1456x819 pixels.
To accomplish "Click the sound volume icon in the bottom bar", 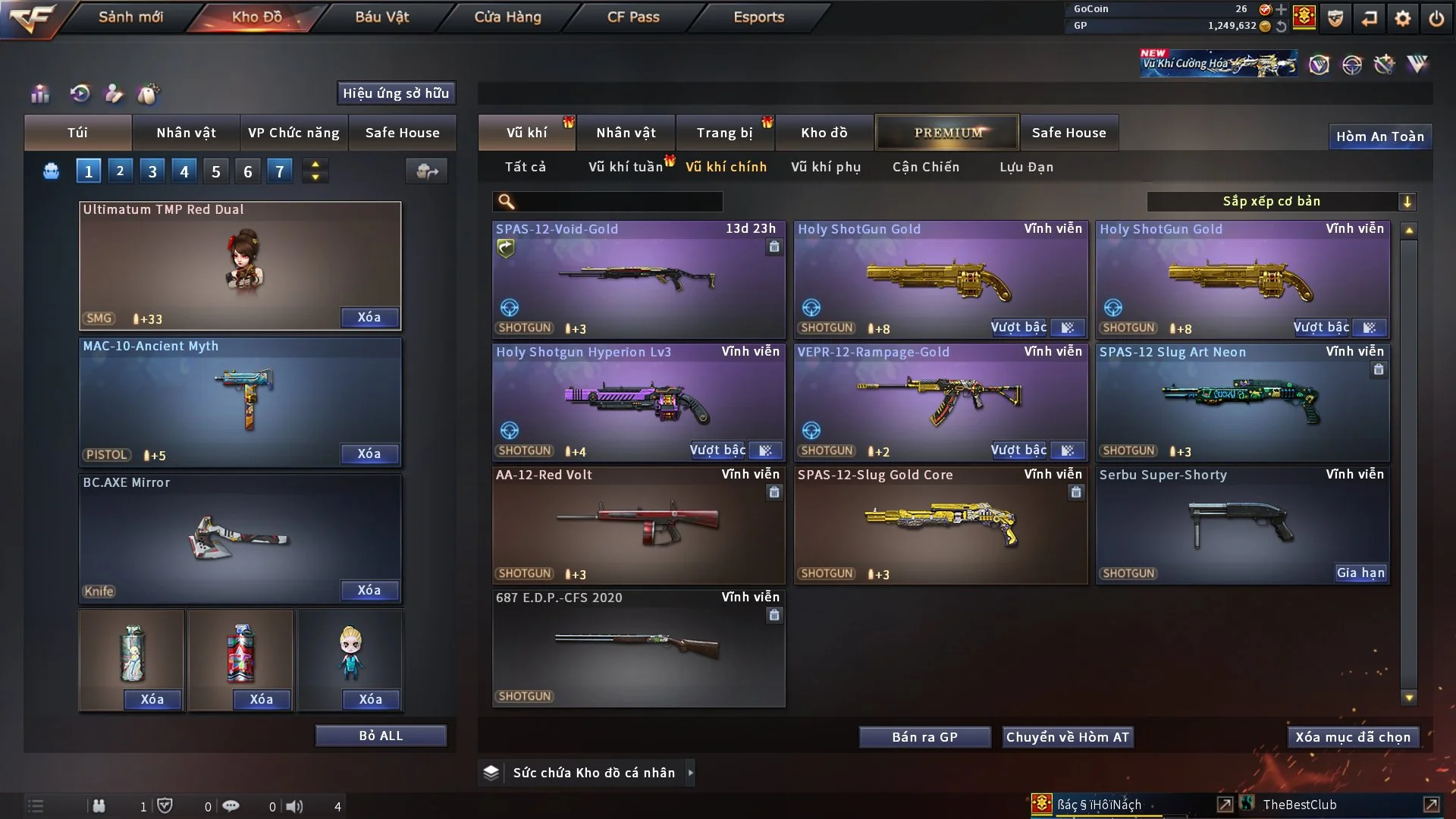I will point(294,806).
